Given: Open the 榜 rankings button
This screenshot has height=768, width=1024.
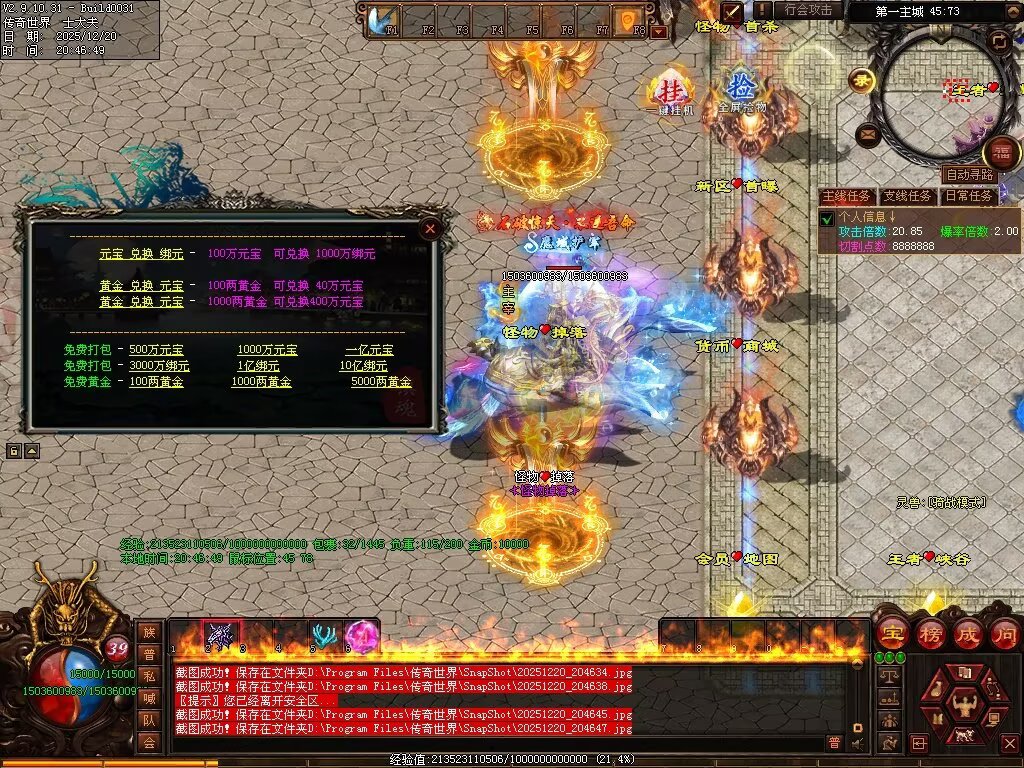Looking at the screenshot, I should [x=930, y=633].
